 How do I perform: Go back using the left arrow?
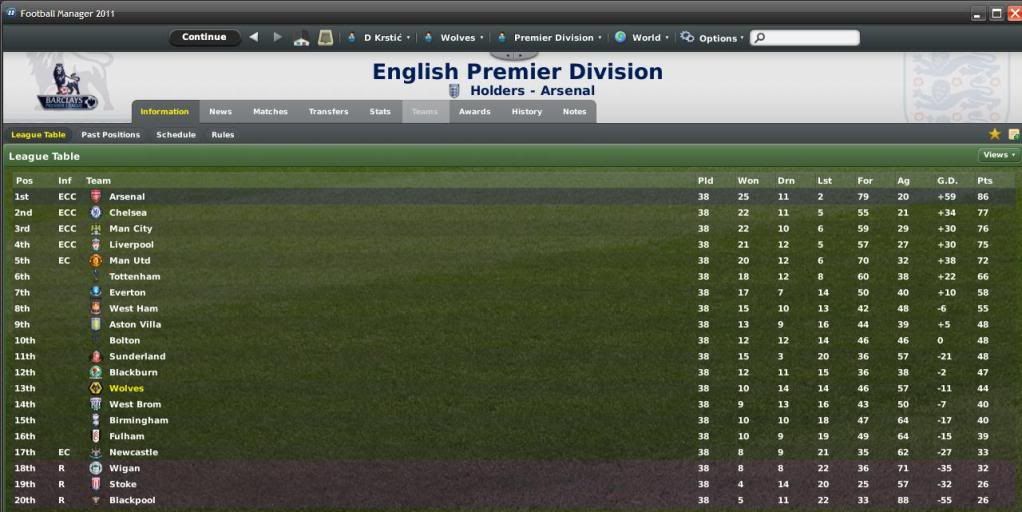(x=253, y=38)
